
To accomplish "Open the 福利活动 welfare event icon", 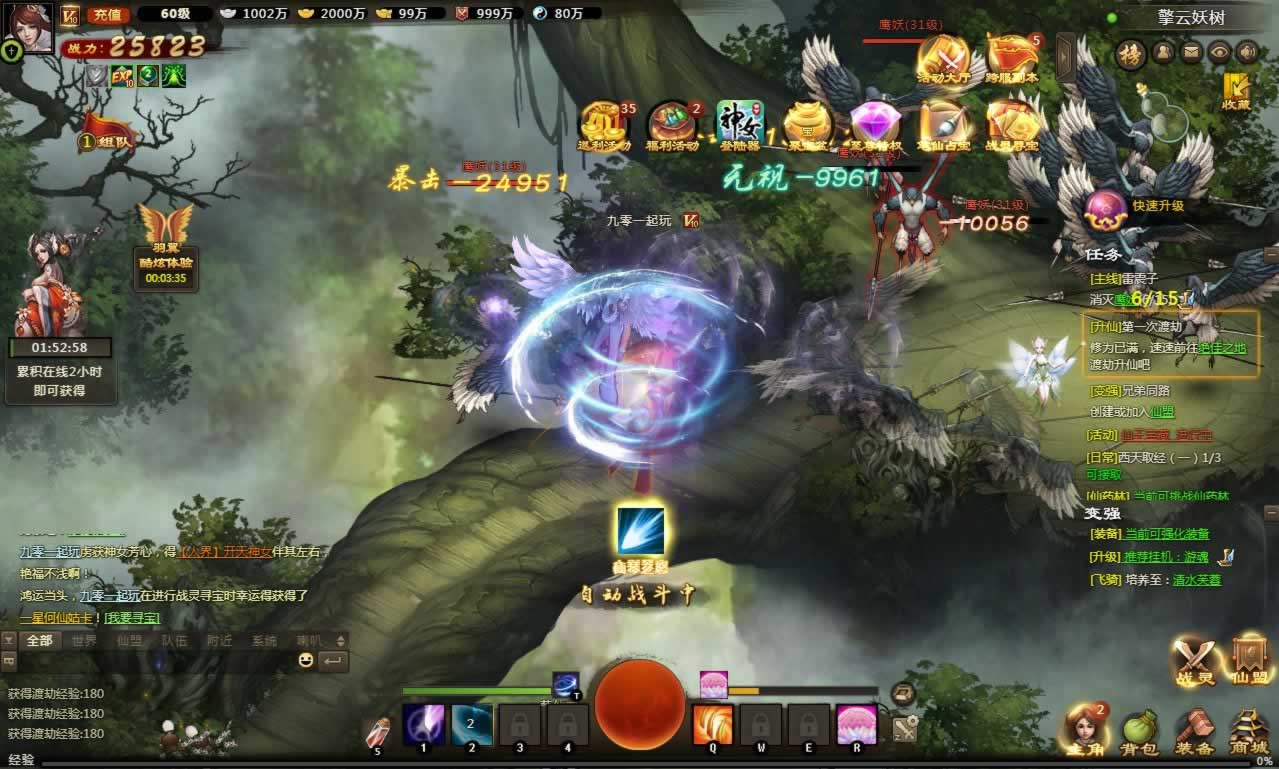I will tap(673, 125).
